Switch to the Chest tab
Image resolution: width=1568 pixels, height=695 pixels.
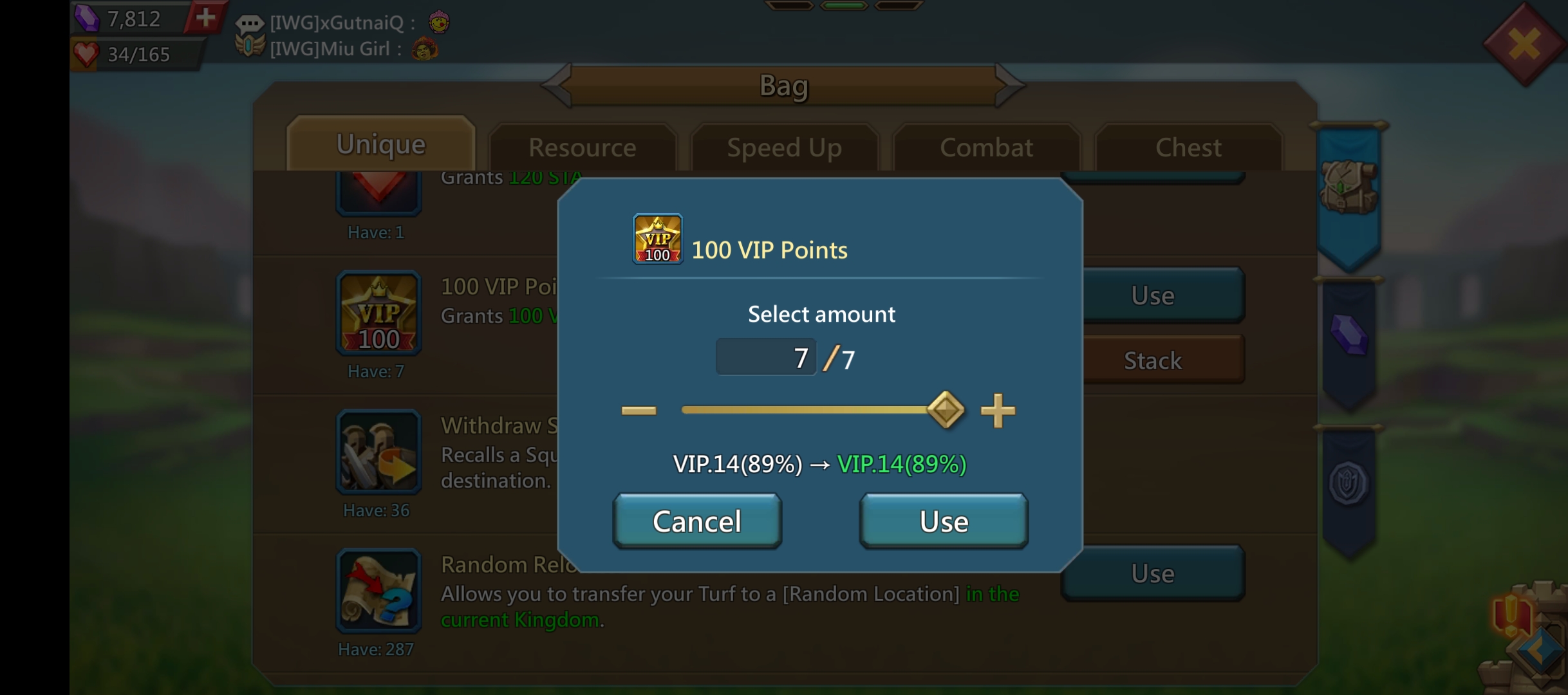point(1188,147)
